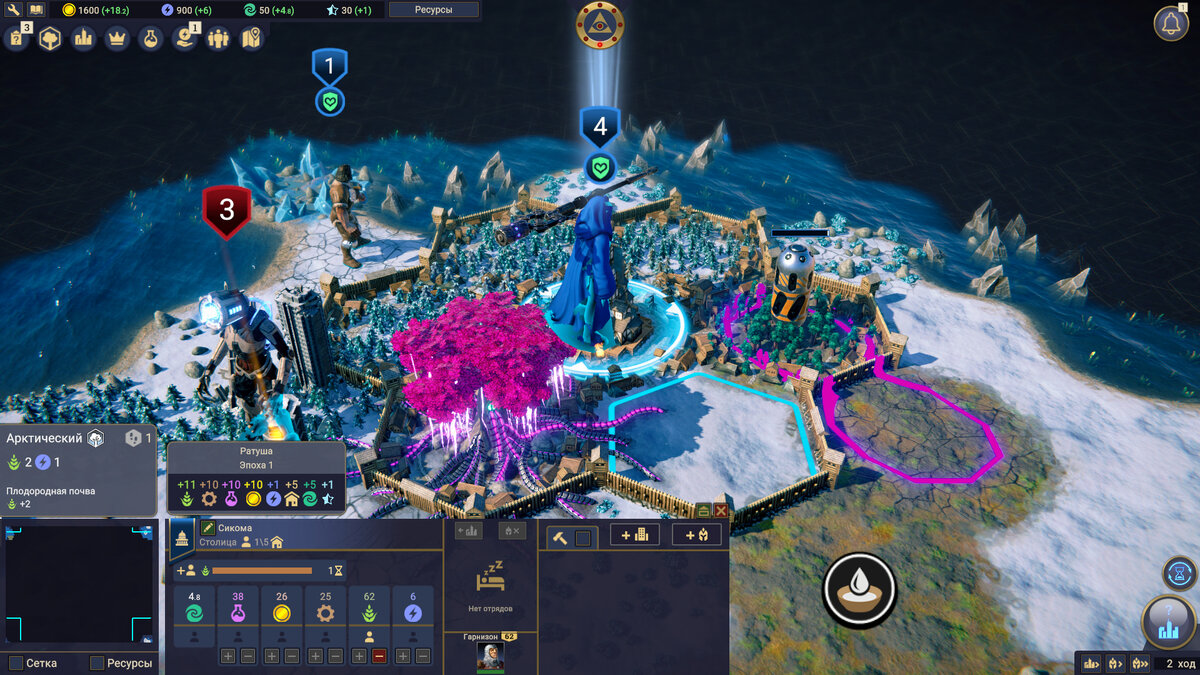Screen dimensions: 1200x675
Task: Click the minimap
Action: click(x=79, y=581)
